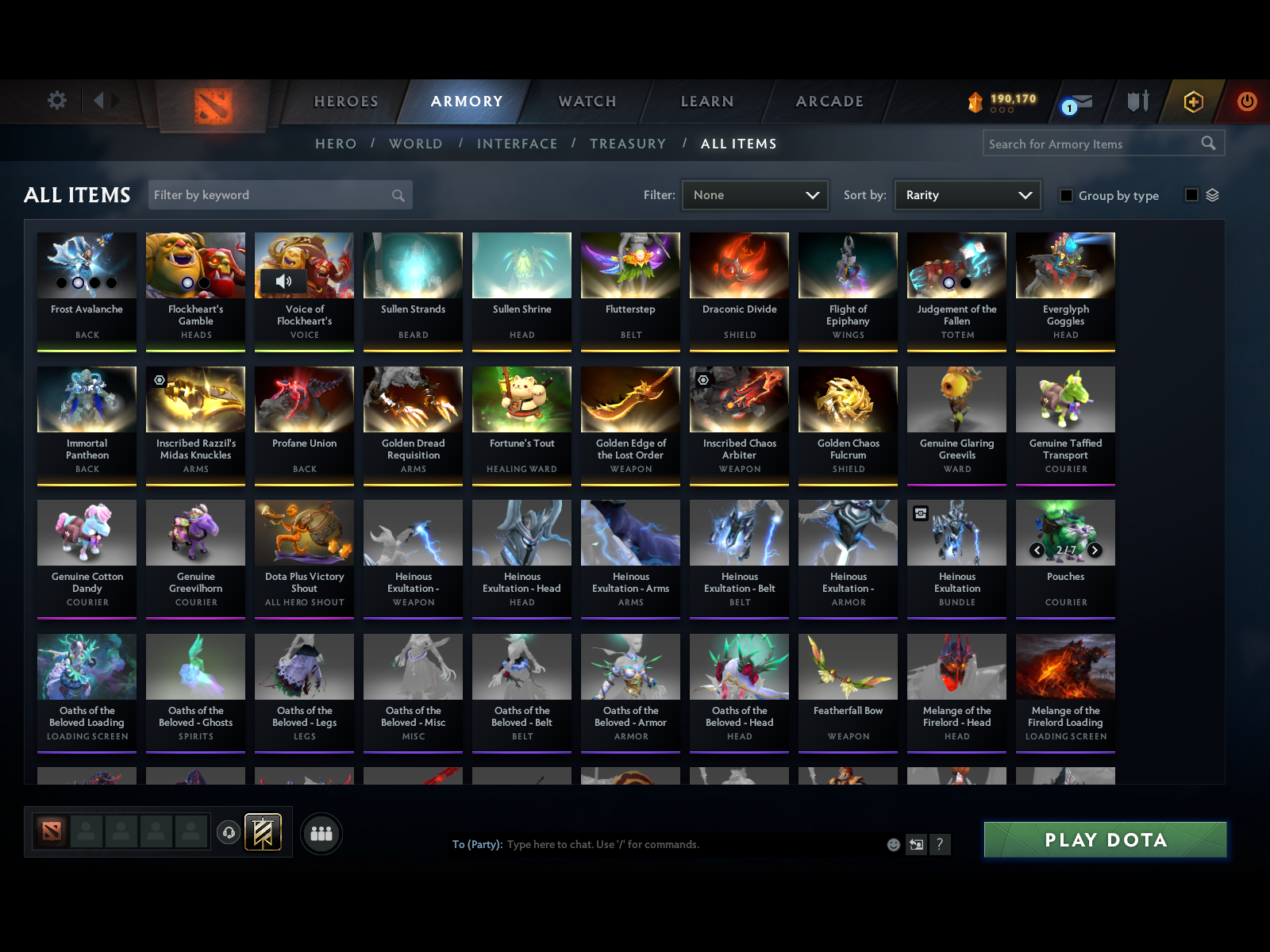Open the Dota Plus subscription icon
Viewport: 1270px width, 952px height.
pos(1191,102)
